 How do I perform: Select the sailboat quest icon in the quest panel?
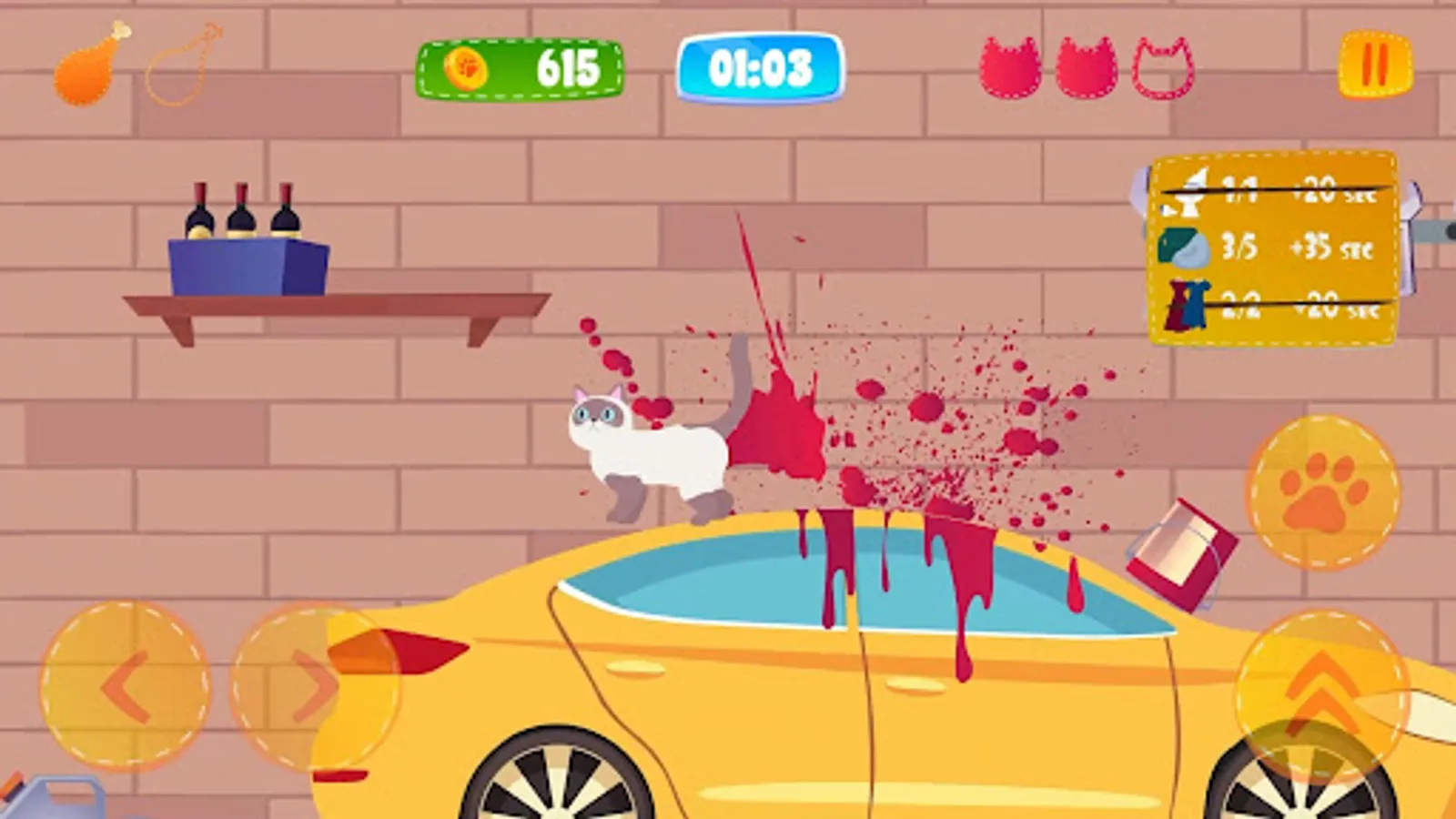1192,193
